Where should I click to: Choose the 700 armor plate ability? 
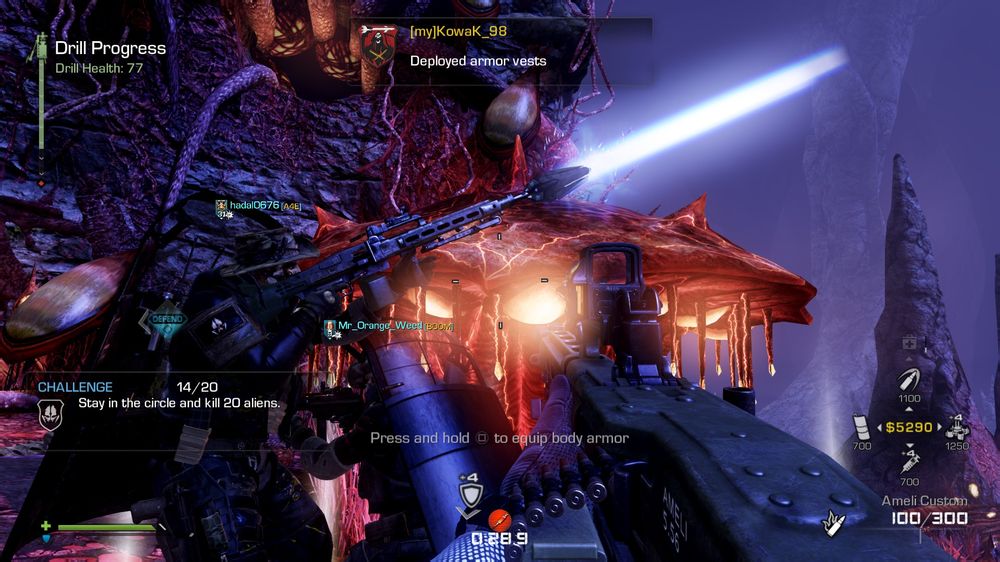[x=862, y=426]
